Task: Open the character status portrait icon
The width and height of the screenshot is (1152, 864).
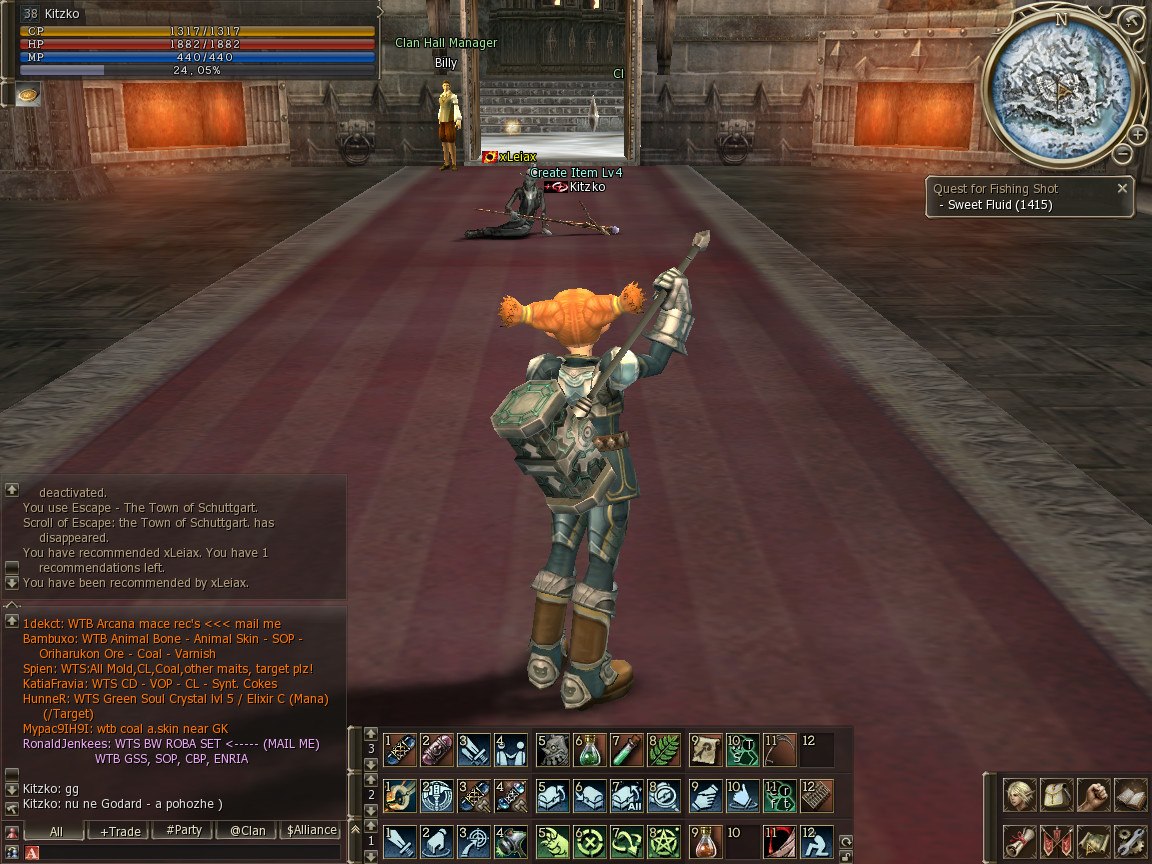Action: pos(1019,796)
